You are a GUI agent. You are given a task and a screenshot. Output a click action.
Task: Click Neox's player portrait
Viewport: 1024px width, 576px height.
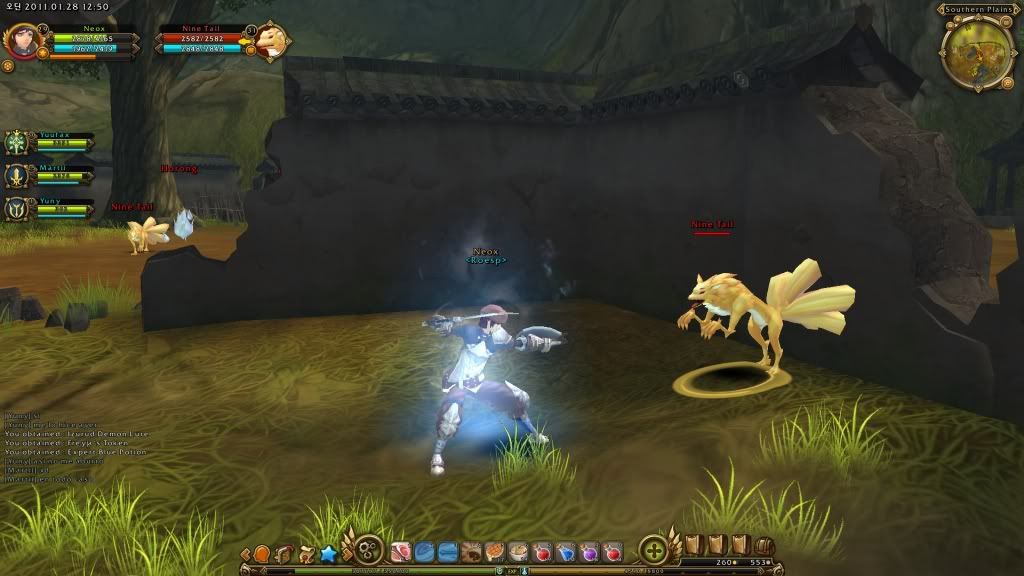[22, 40]
